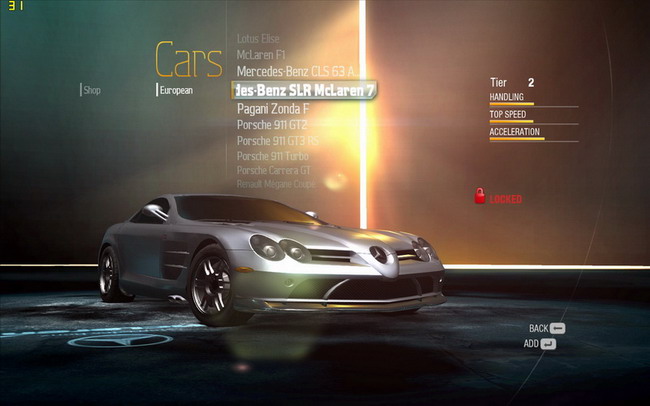Choose Porsche Carrera GT

[275, 171]
